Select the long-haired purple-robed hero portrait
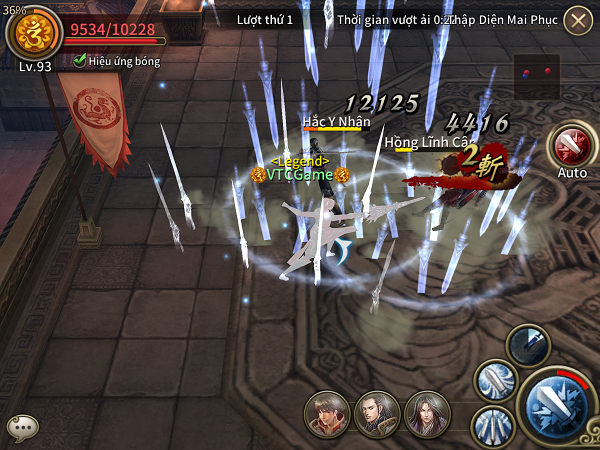The height and width of the screenshot is (450, 600). pos(427,414)
